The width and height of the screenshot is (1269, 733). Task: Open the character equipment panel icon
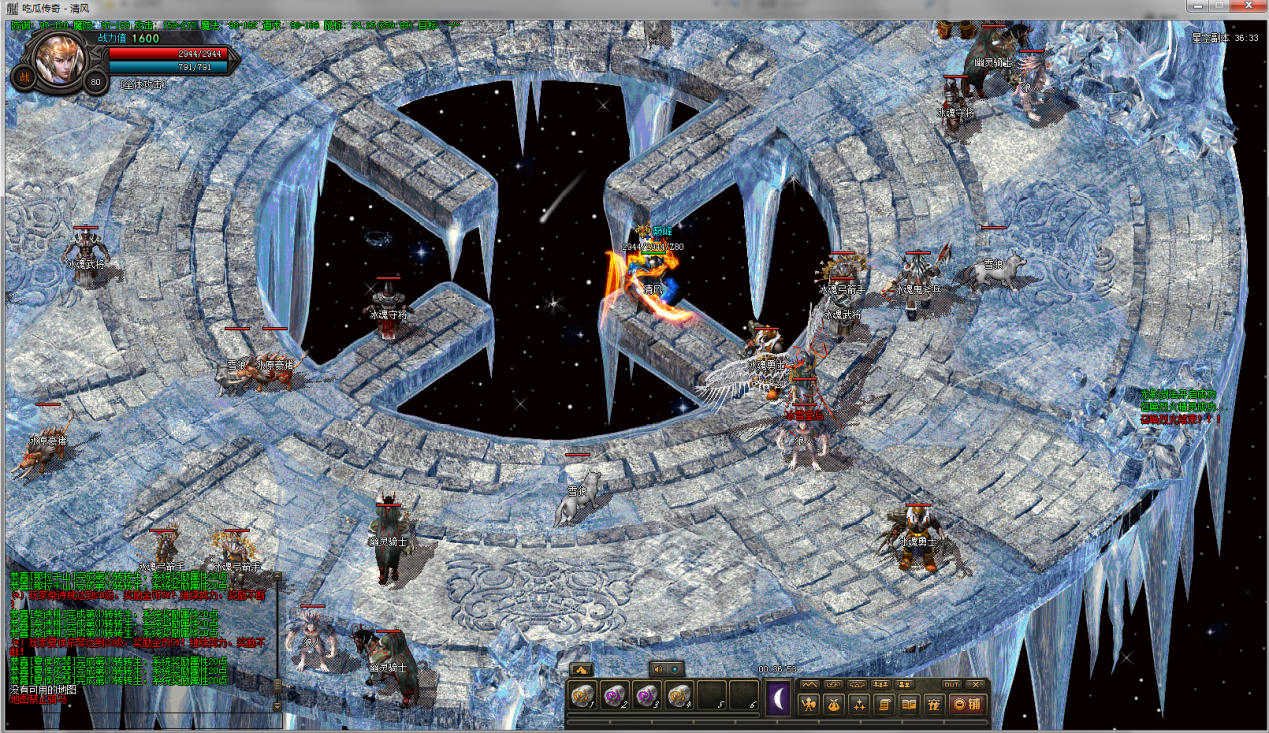807,704
